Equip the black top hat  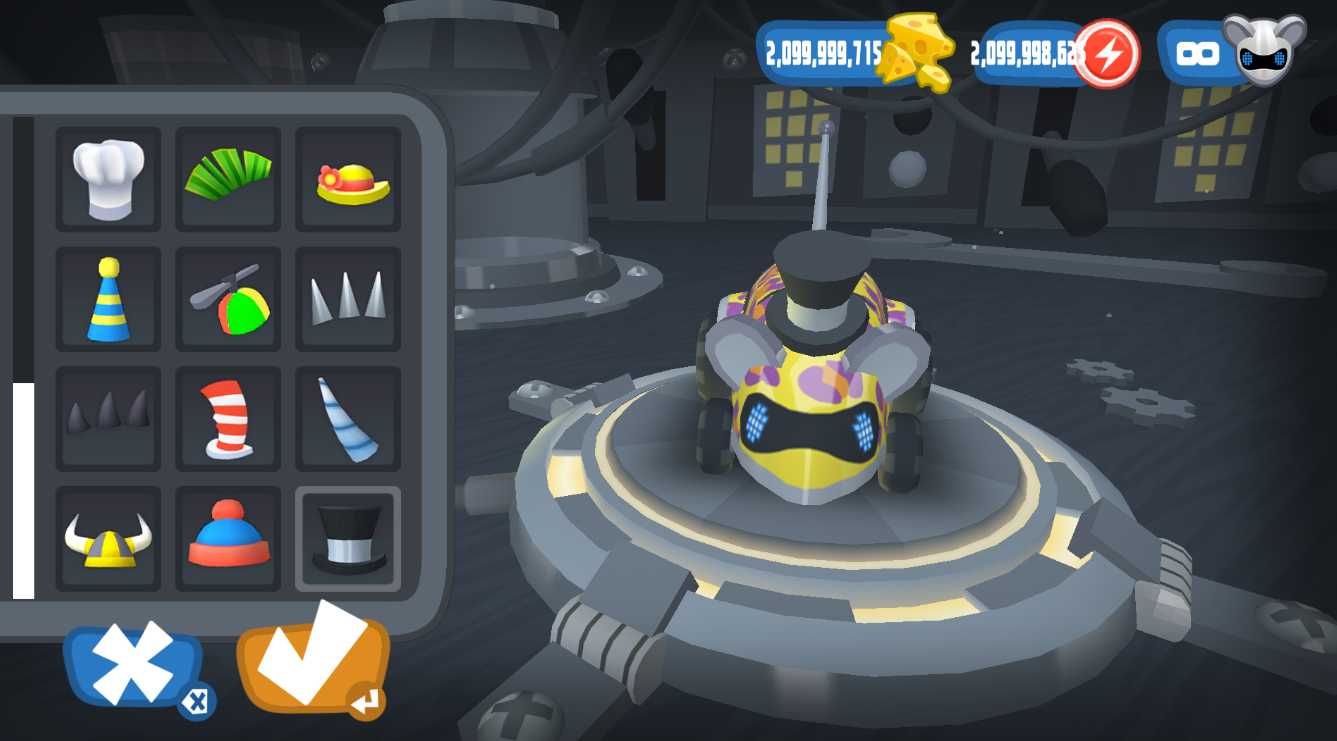point(348,539)
